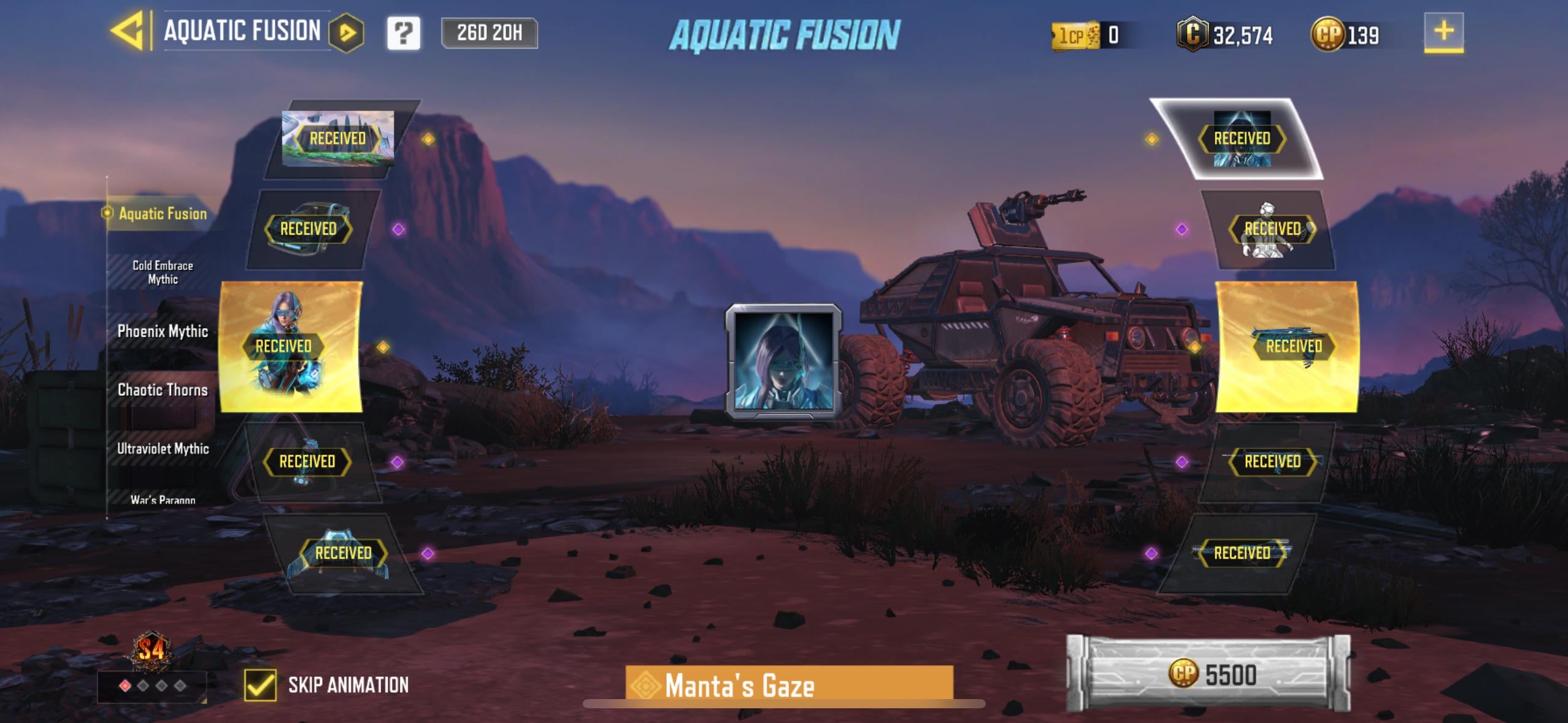
Task: Inspect the vehicle skin reward tile
Action: tap(309, 229)
